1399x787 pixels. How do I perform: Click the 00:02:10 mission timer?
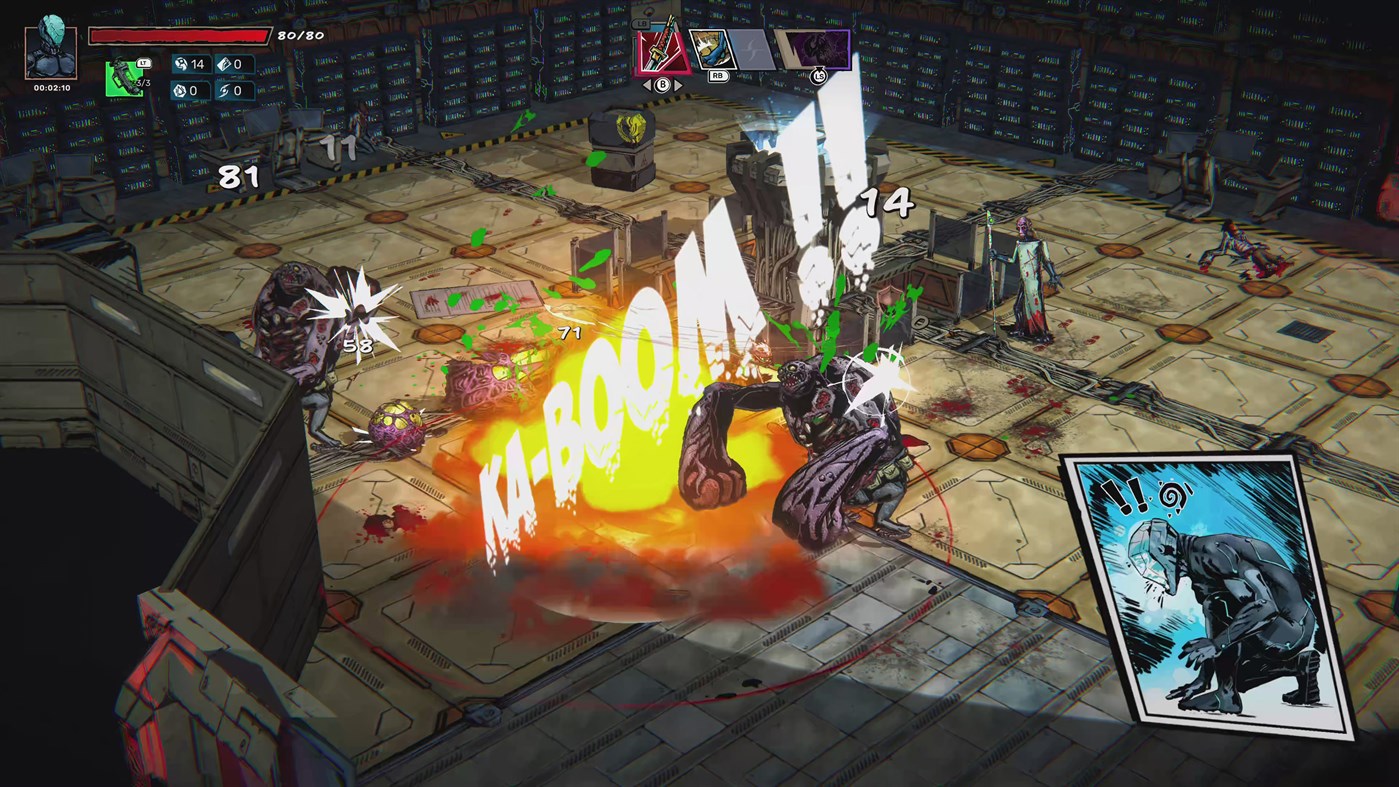[50, 88]
